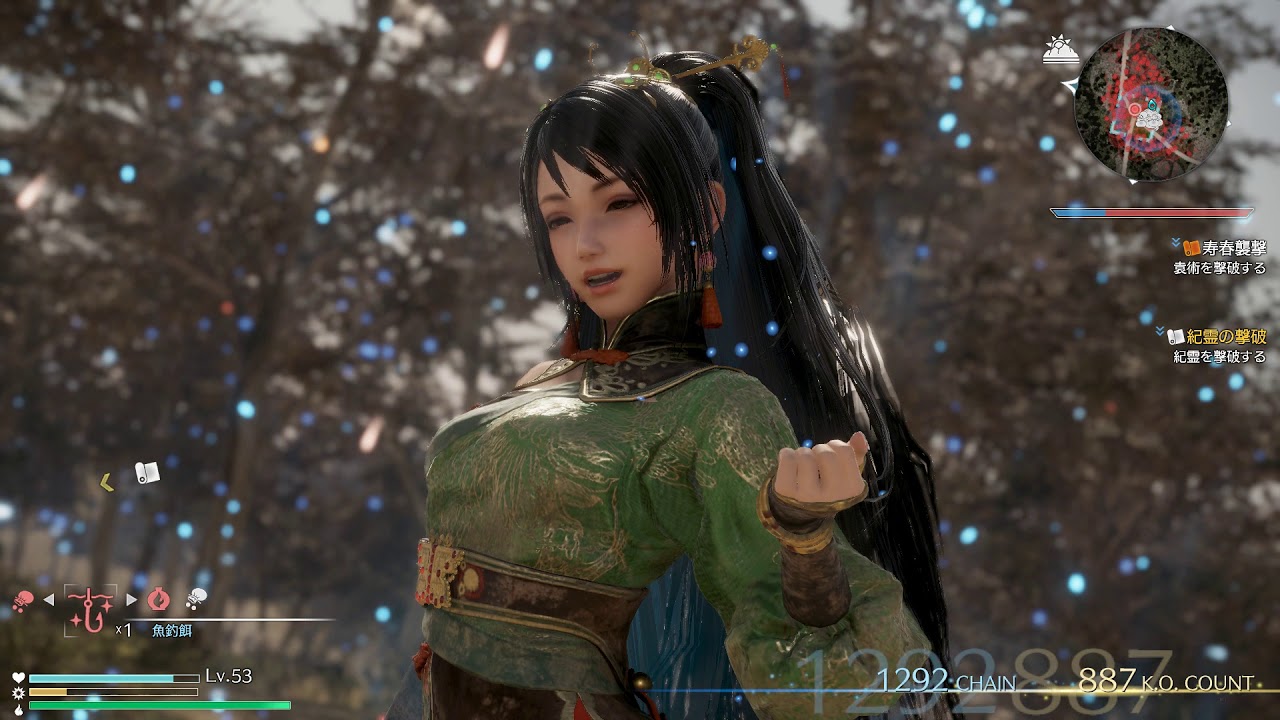Viewport: 1280px width, 720px height.
Task: Click the Lv.53 level label
Action: (x=228, y=676)
